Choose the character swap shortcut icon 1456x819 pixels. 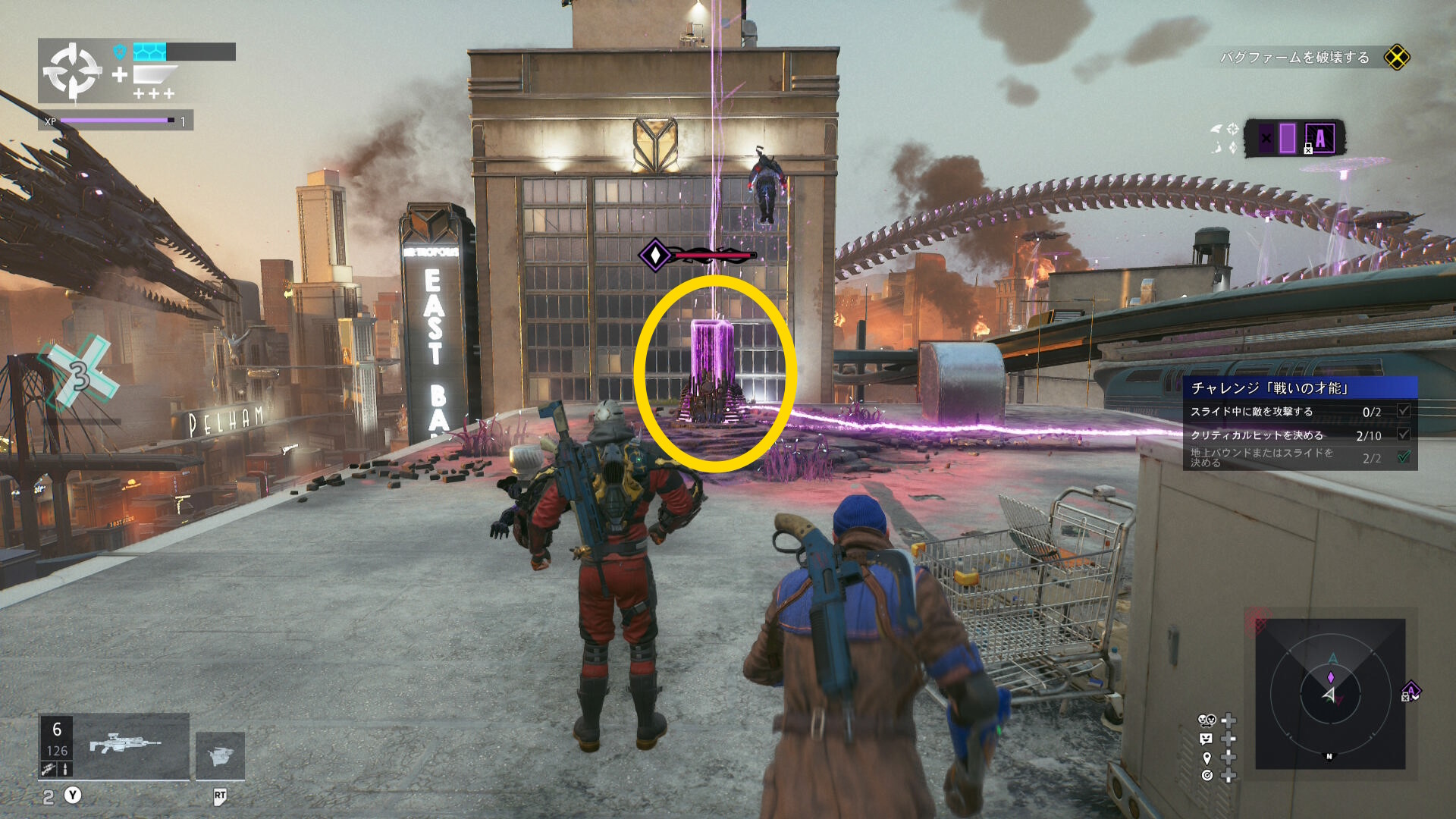pyautogui.click(x=1207, y=720)
